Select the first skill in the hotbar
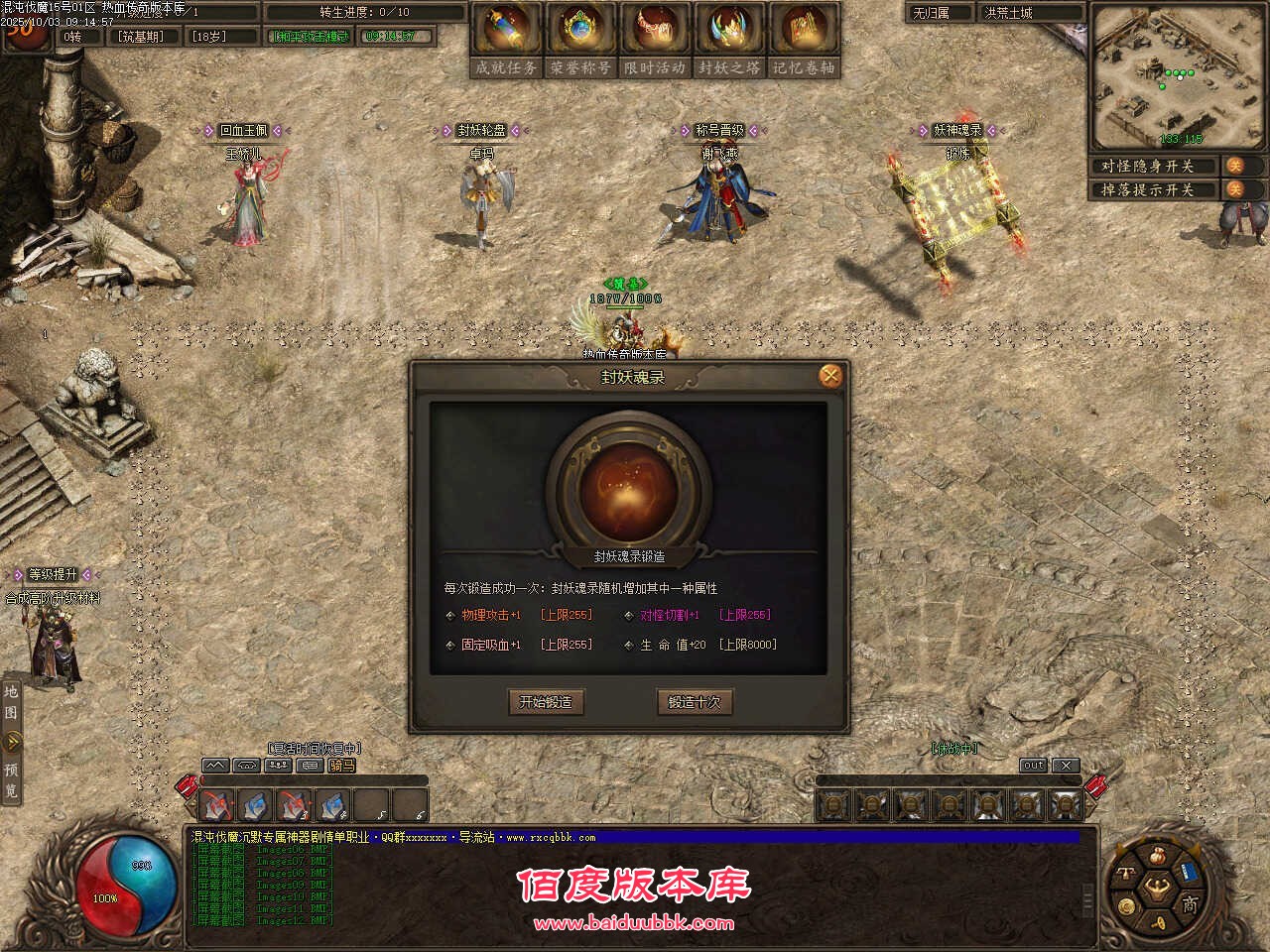Screen dimensions: 1270x952 pyautogui.click(x=216, y=803)
